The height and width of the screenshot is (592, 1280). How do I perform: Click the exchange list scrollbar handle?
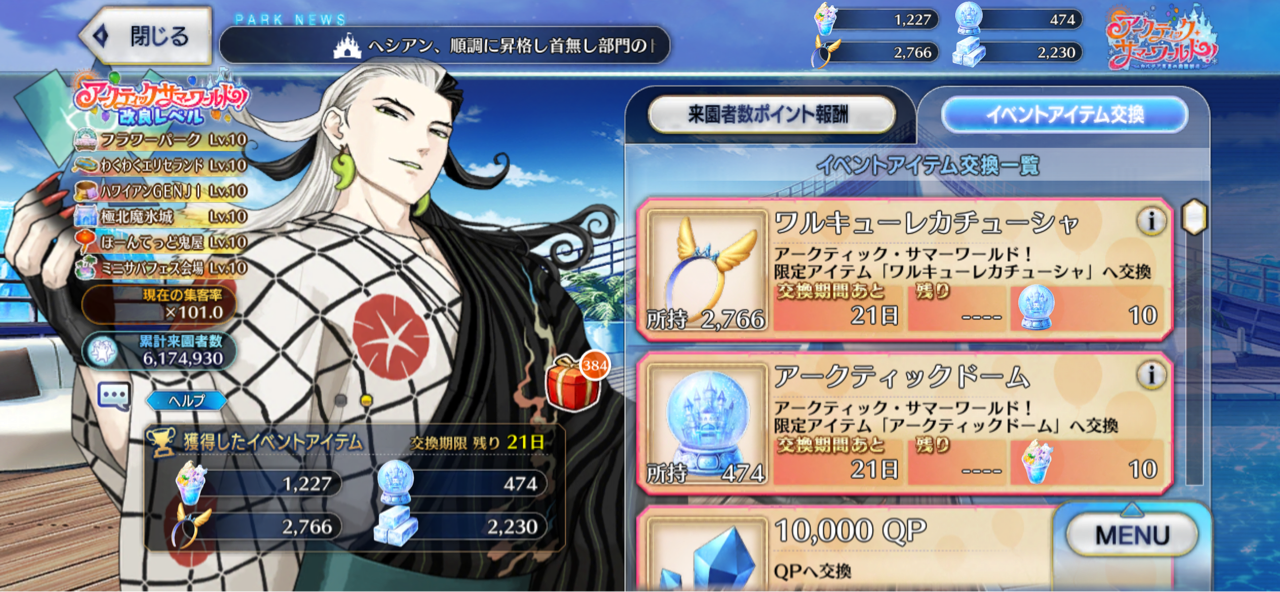click(x=1194, y=216)
